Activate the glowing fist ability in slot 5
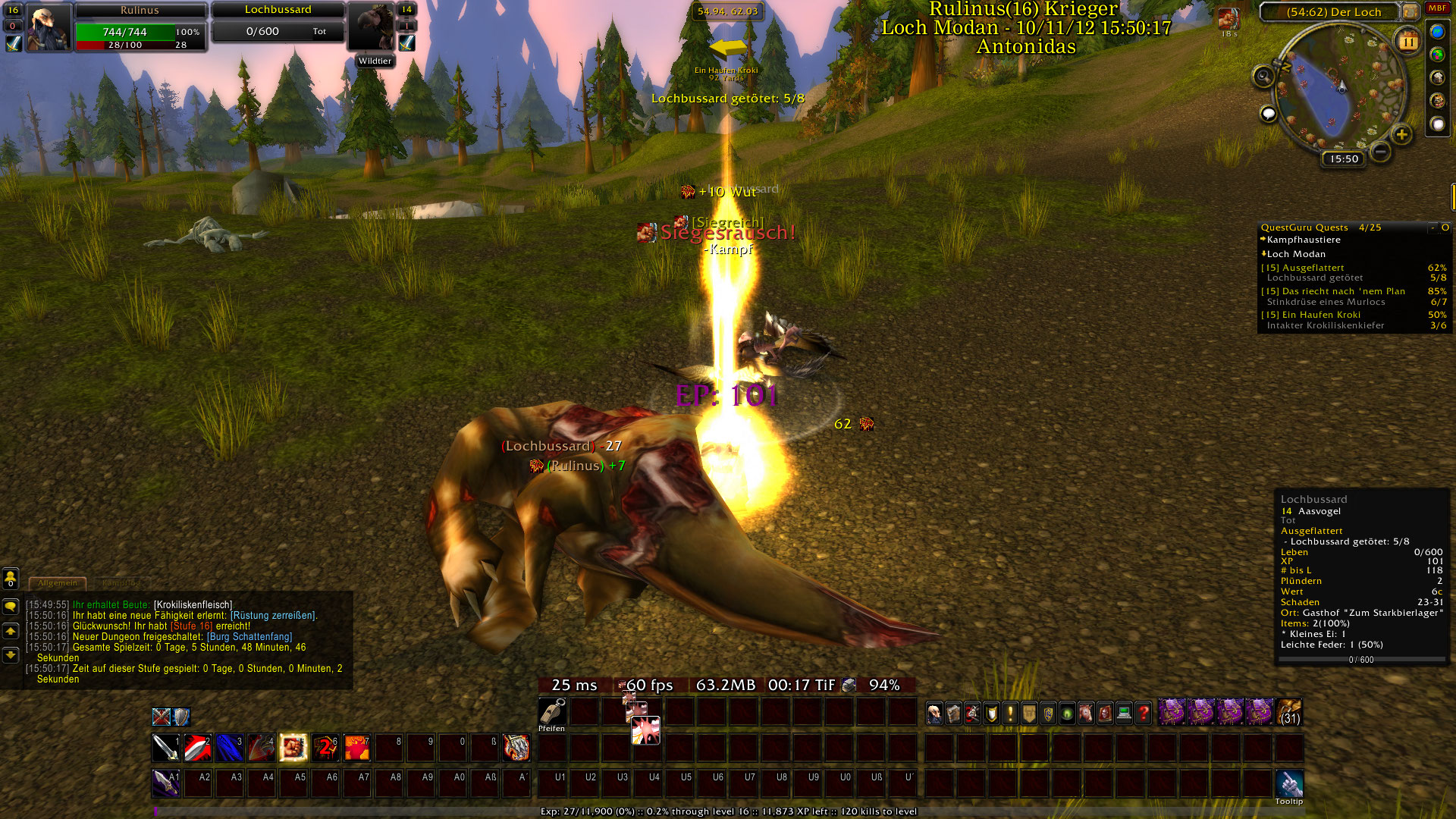 coord(293,748)
